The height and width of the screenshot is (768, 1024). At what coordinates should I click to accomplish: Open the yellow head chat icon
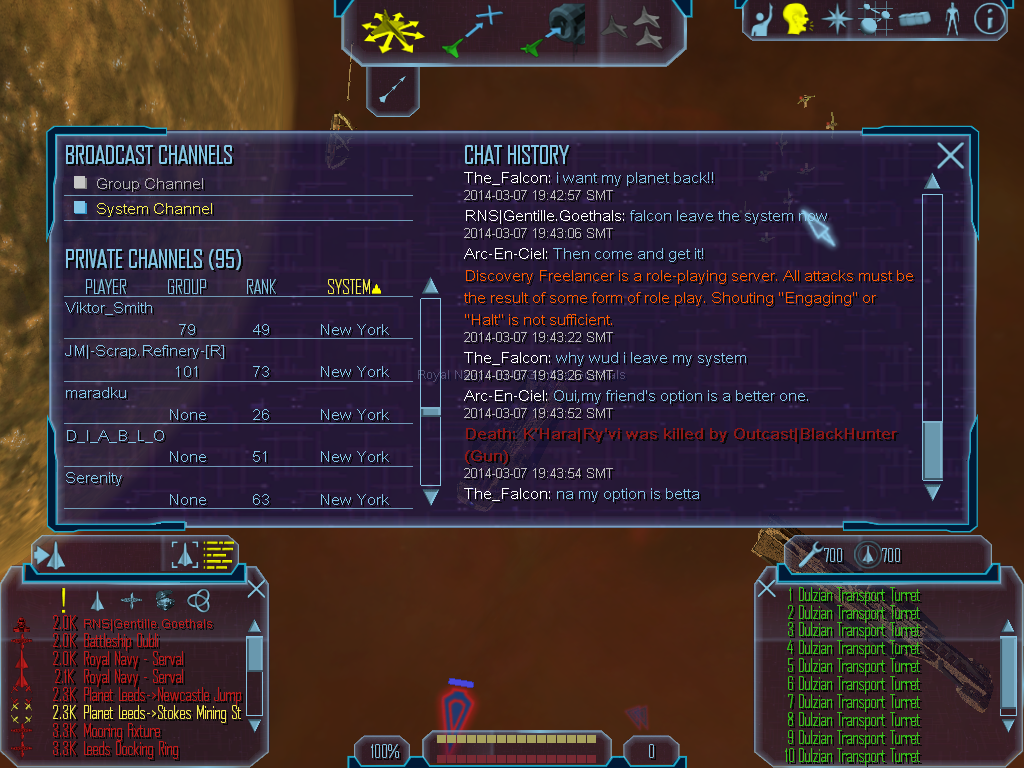coord(796,18)
